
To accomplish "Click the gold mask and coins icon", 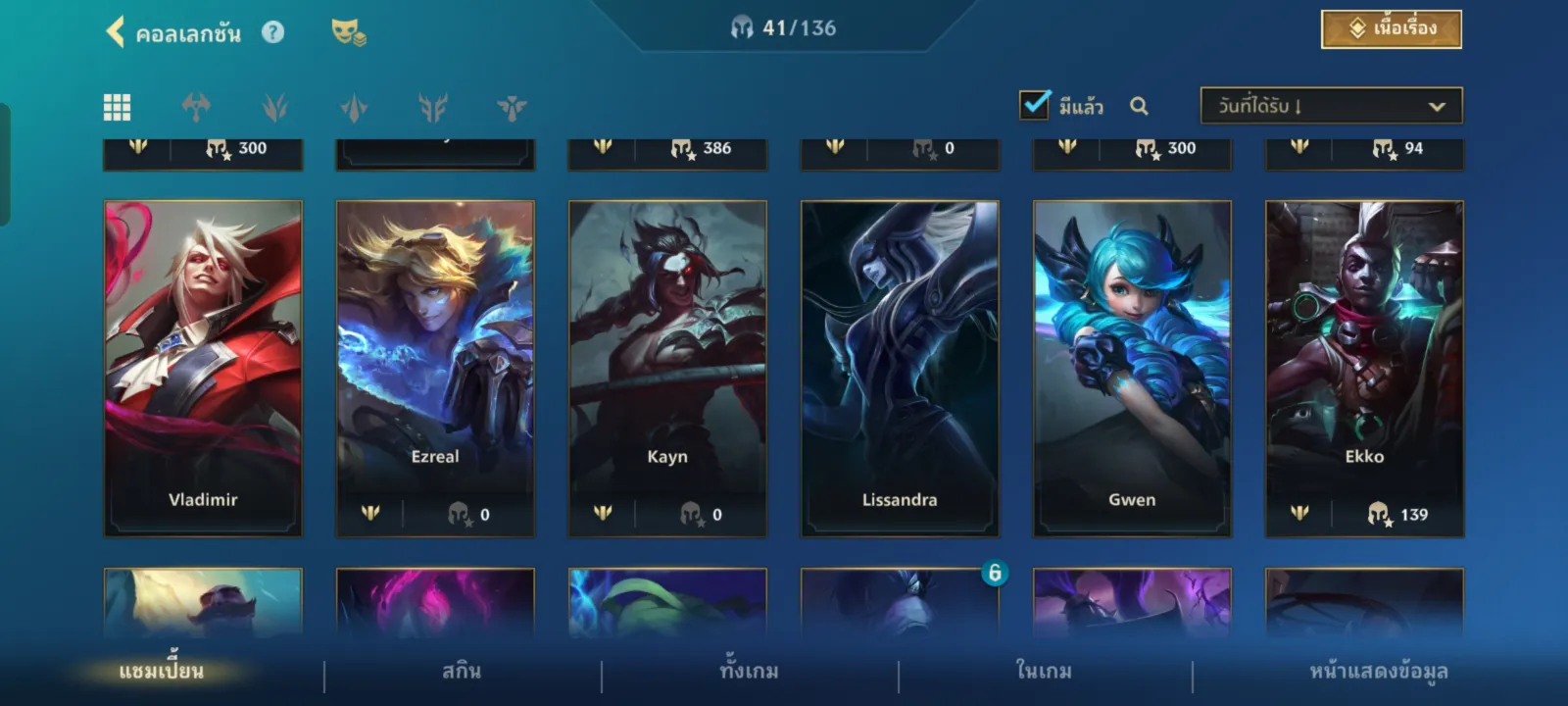I will pyautogui.click(x=348, y=32).
